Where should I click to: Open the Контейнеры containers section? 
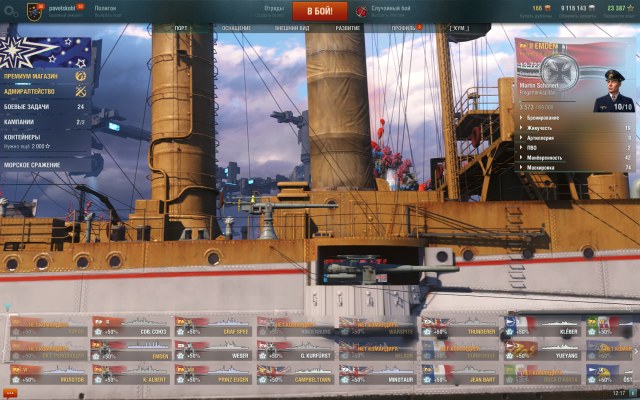pyautogui.click(x=44, y=140)
